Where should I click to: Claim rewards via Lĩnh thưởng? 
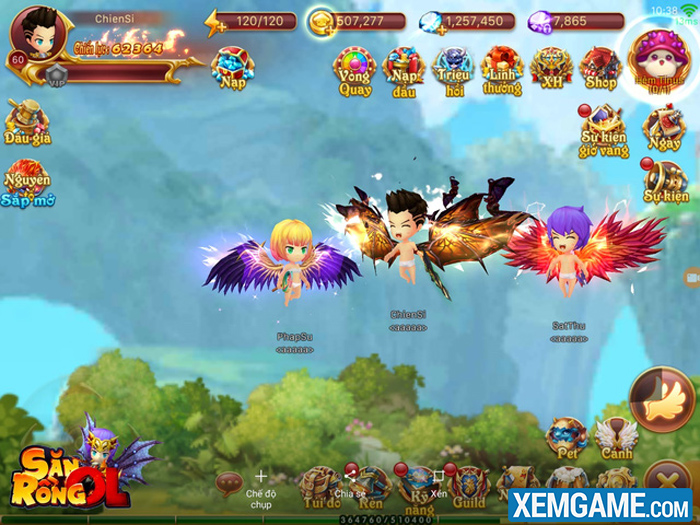click(502, 68)
